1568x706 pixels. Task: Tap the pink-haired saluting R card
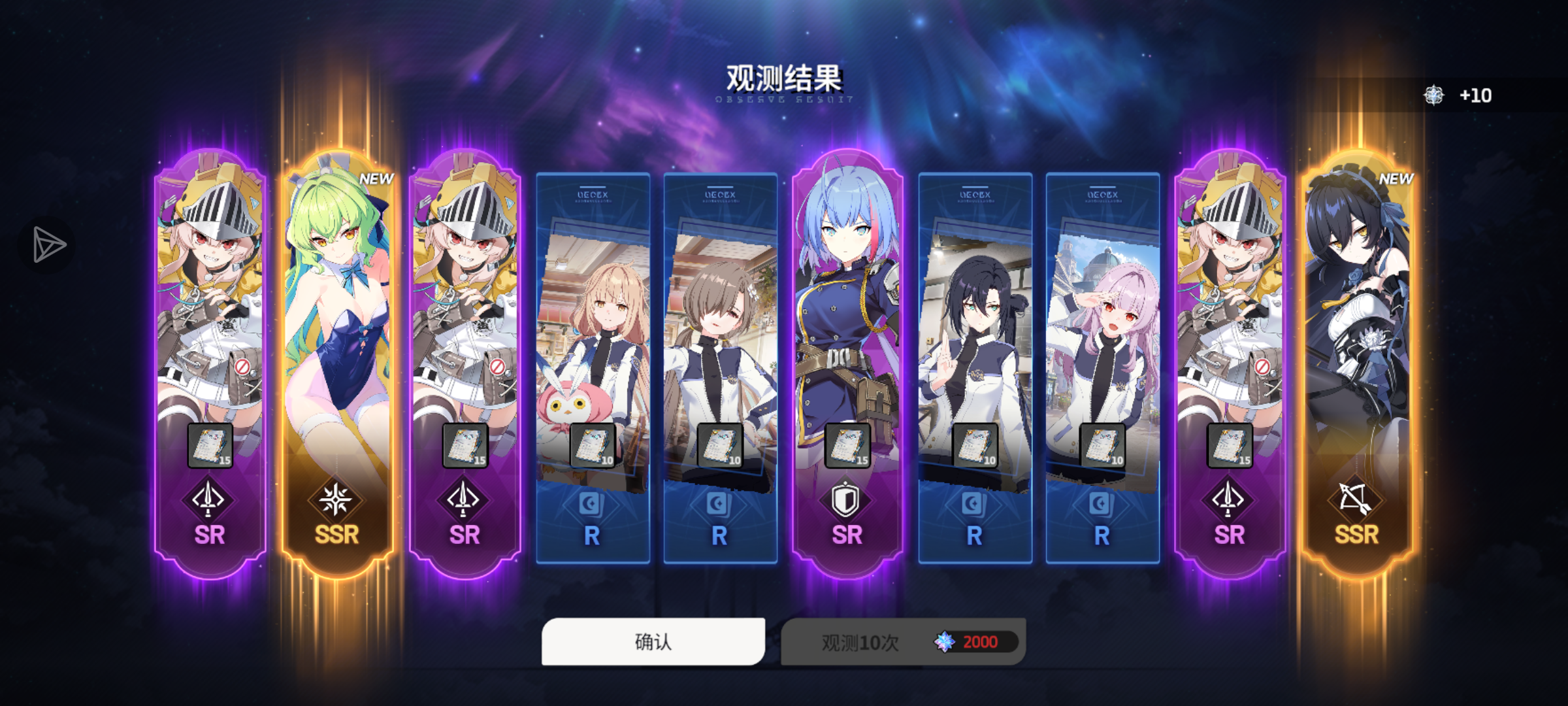tap(1100, 314)
